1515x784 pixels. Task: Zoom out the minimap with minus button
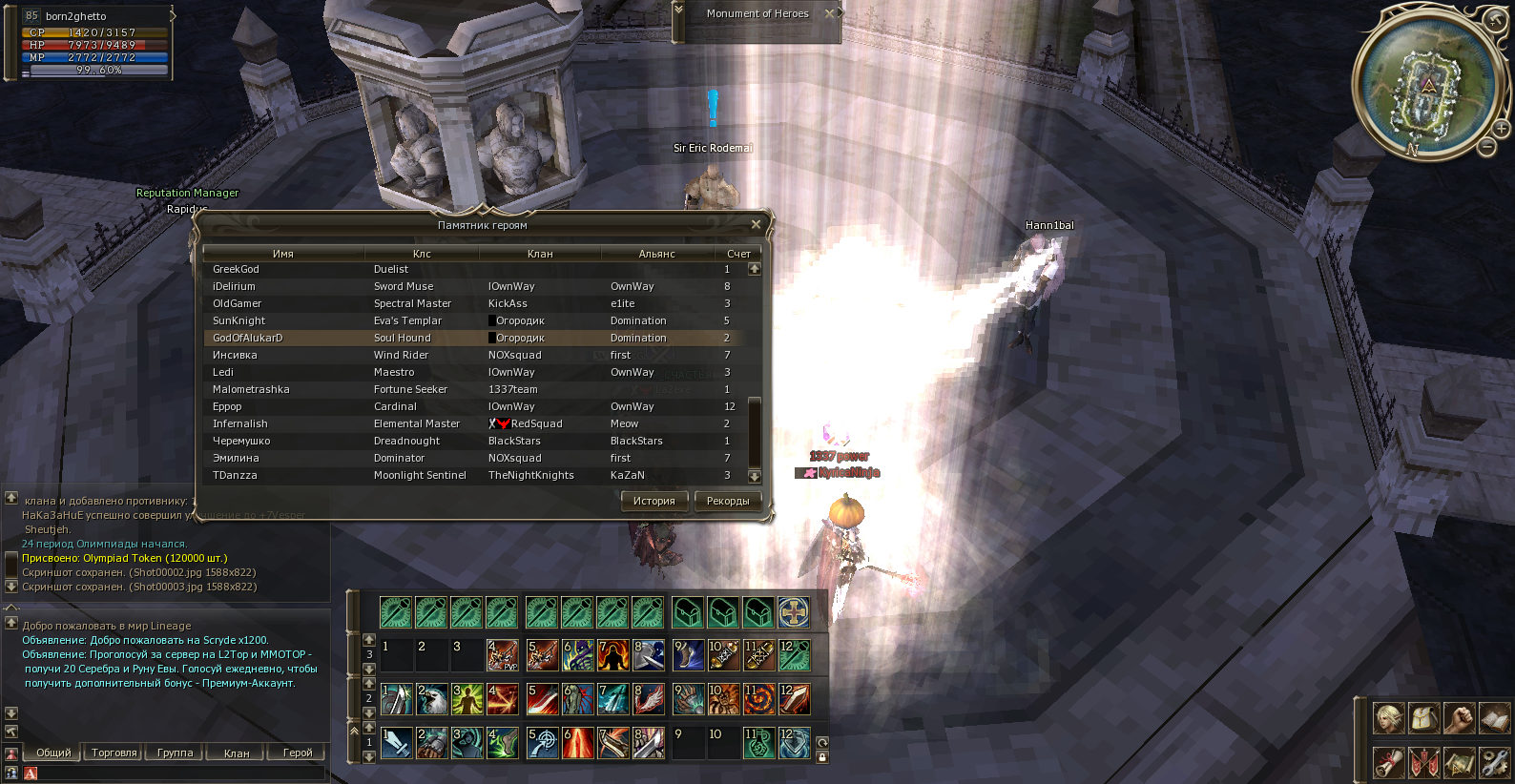click(x=1486, y=147)
